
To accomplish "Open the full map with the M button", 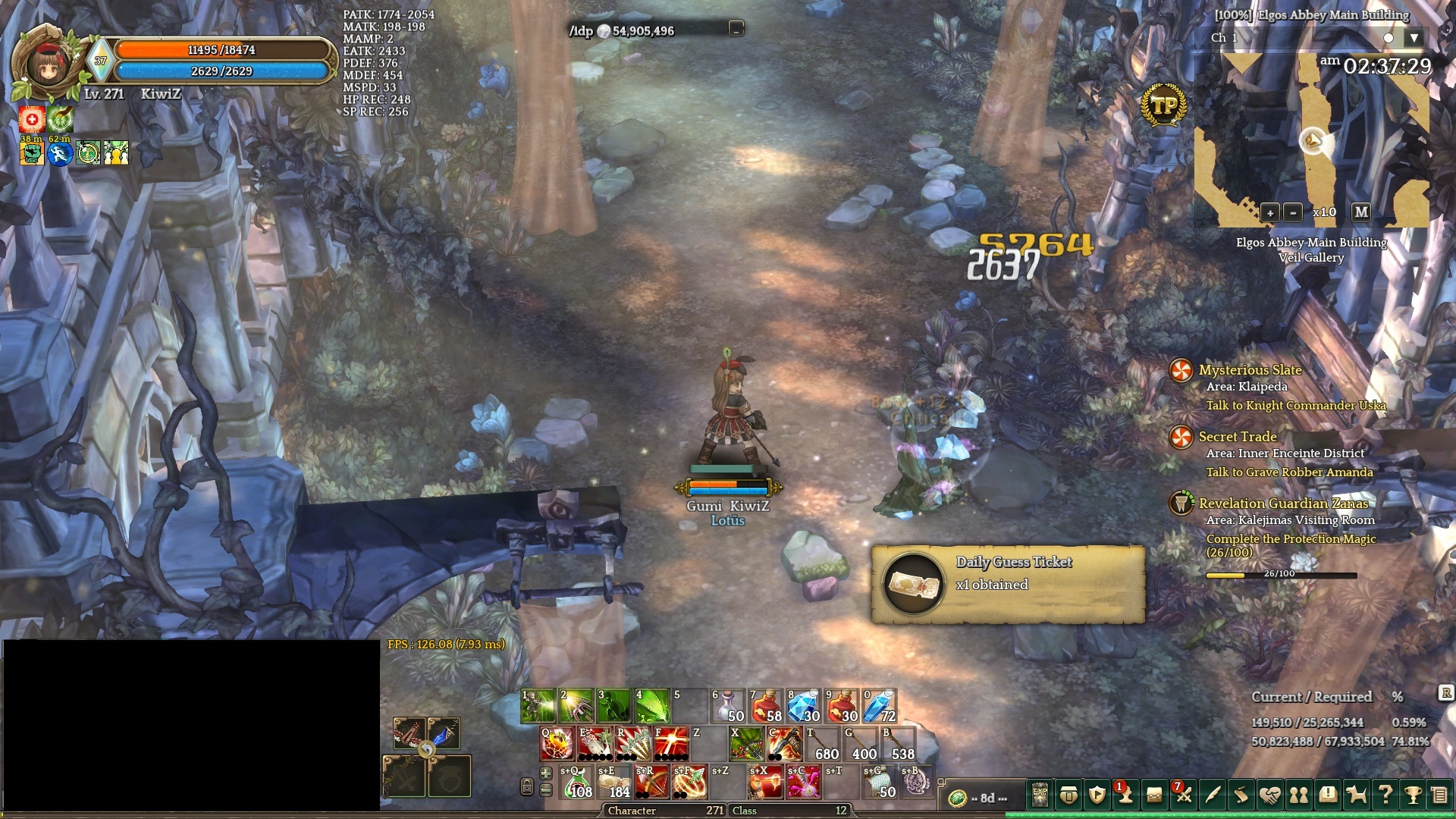I will (x=1361, y=212).
